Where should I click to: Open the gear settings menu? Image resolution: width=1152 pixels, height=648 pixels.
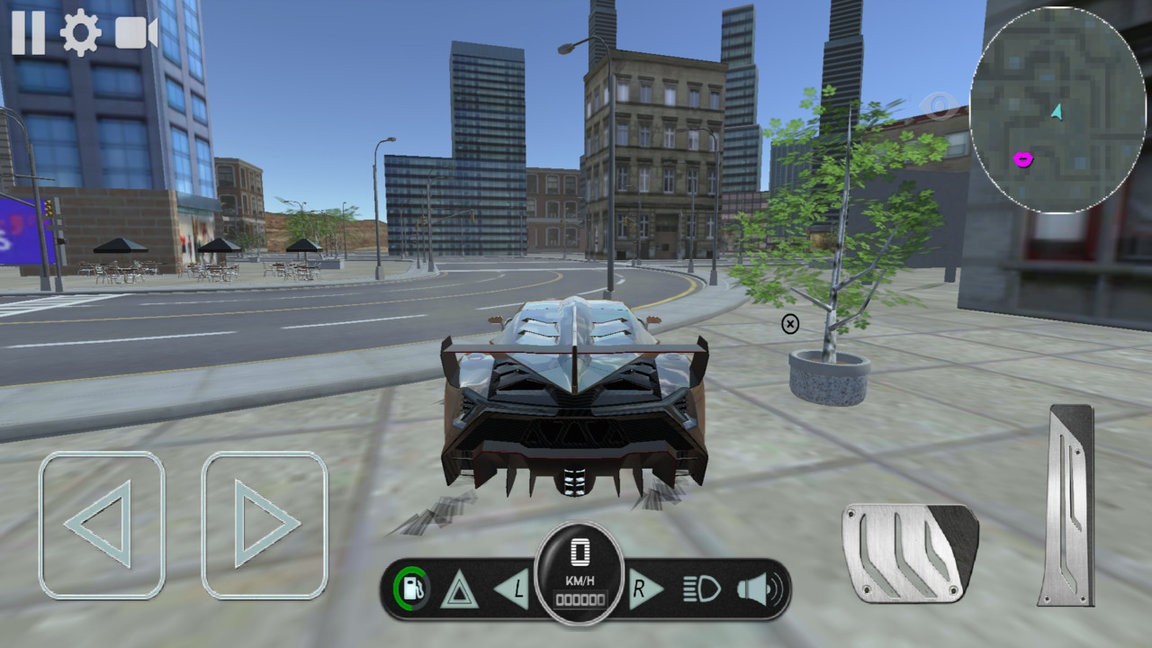[80, 33]
